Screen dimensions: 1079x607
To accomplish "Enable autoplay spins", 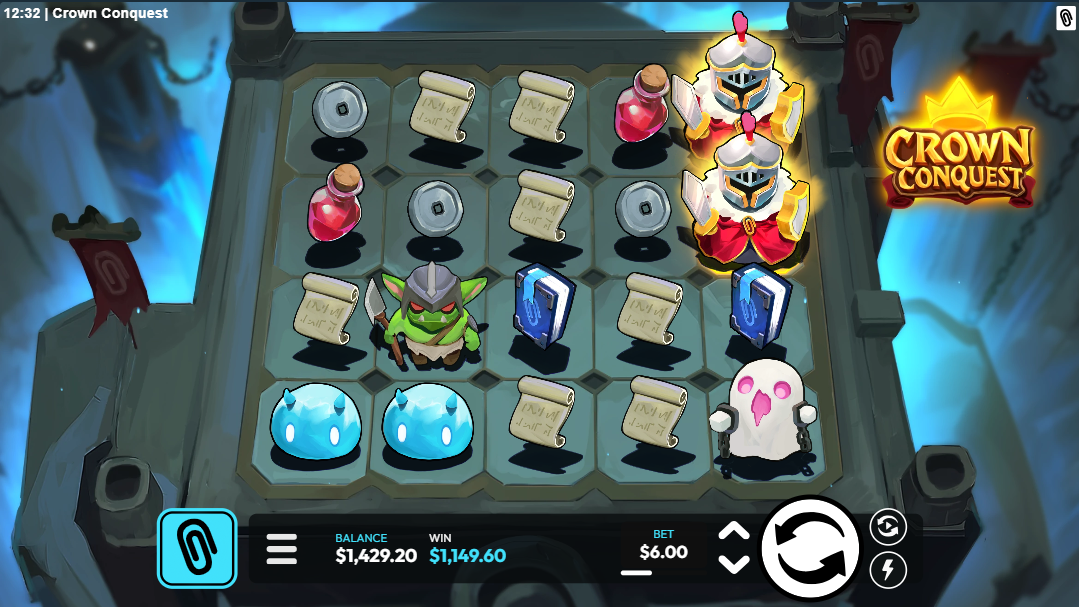I will click(887, 526).
